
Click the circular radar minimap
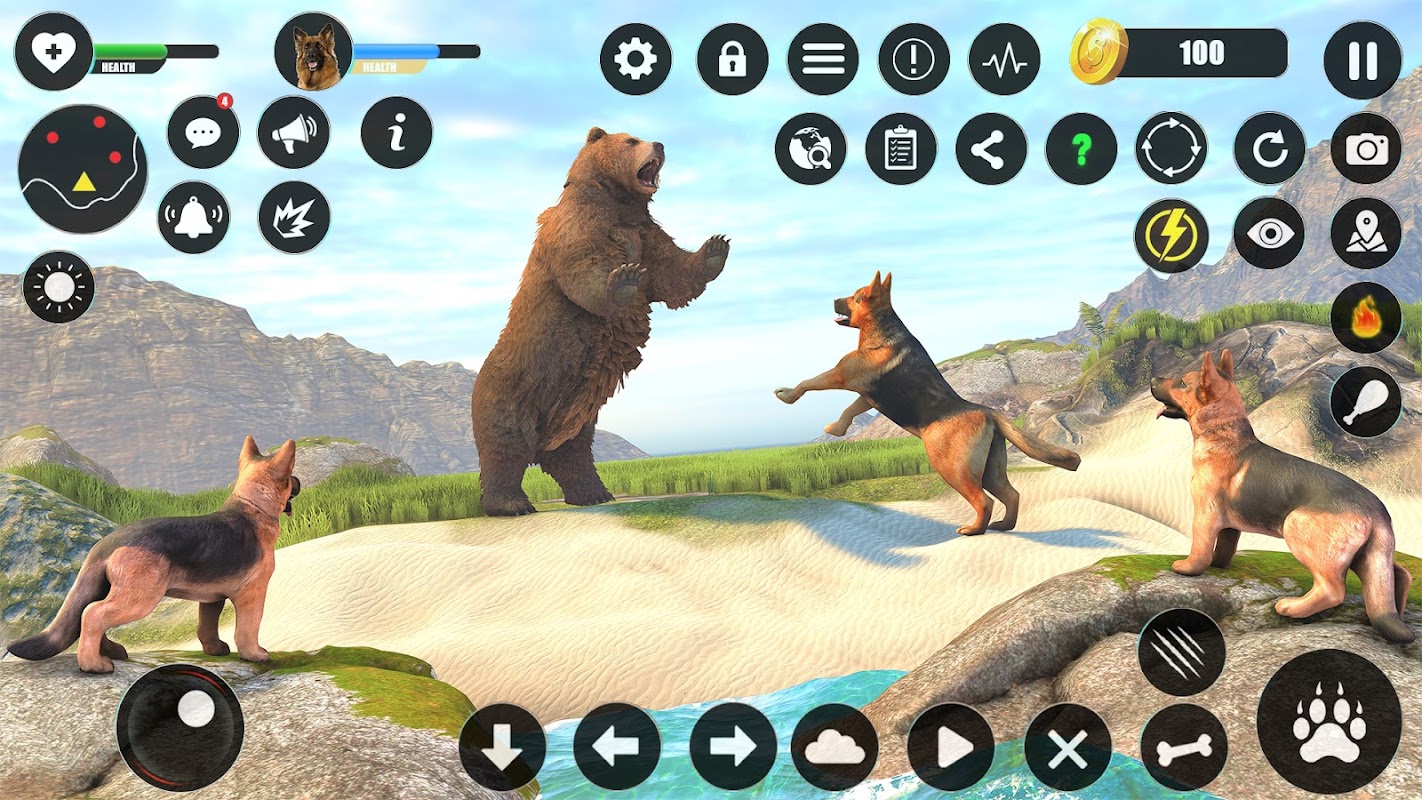(x=83, y=169)
